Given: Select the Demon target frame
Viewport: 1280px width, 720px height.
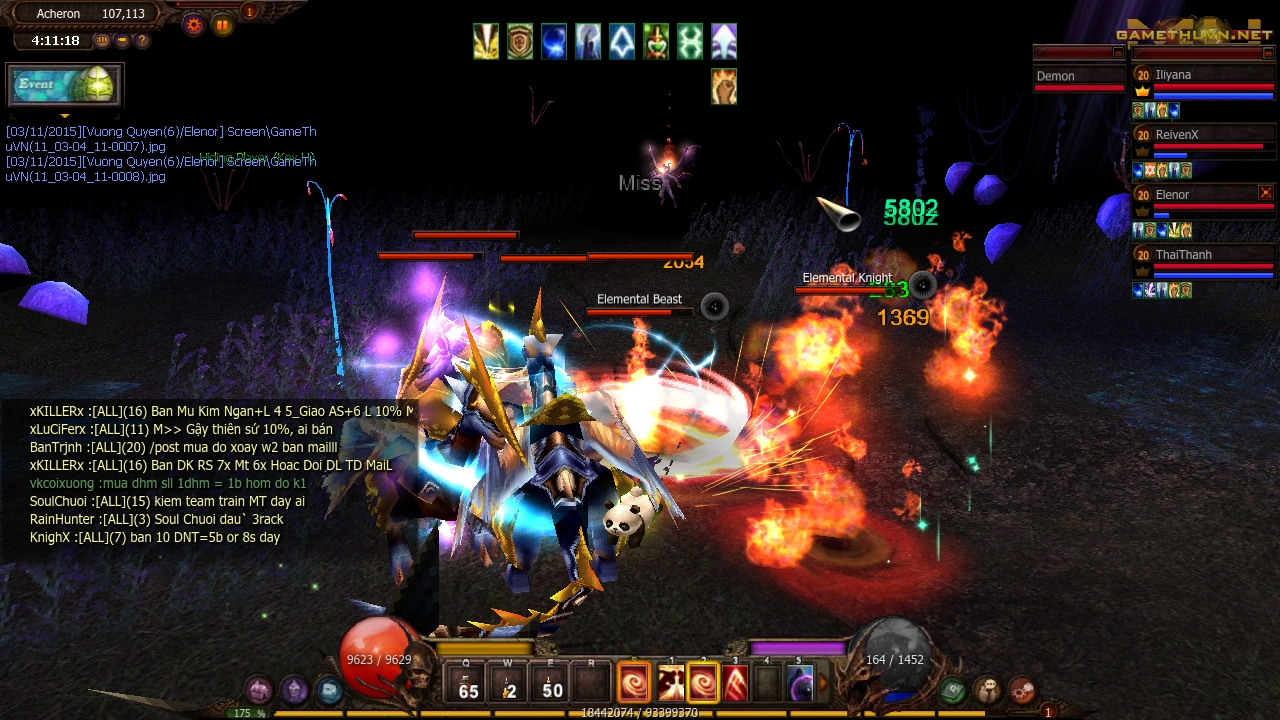Looking at the screenshot, I should click(x=1079, y=77).
